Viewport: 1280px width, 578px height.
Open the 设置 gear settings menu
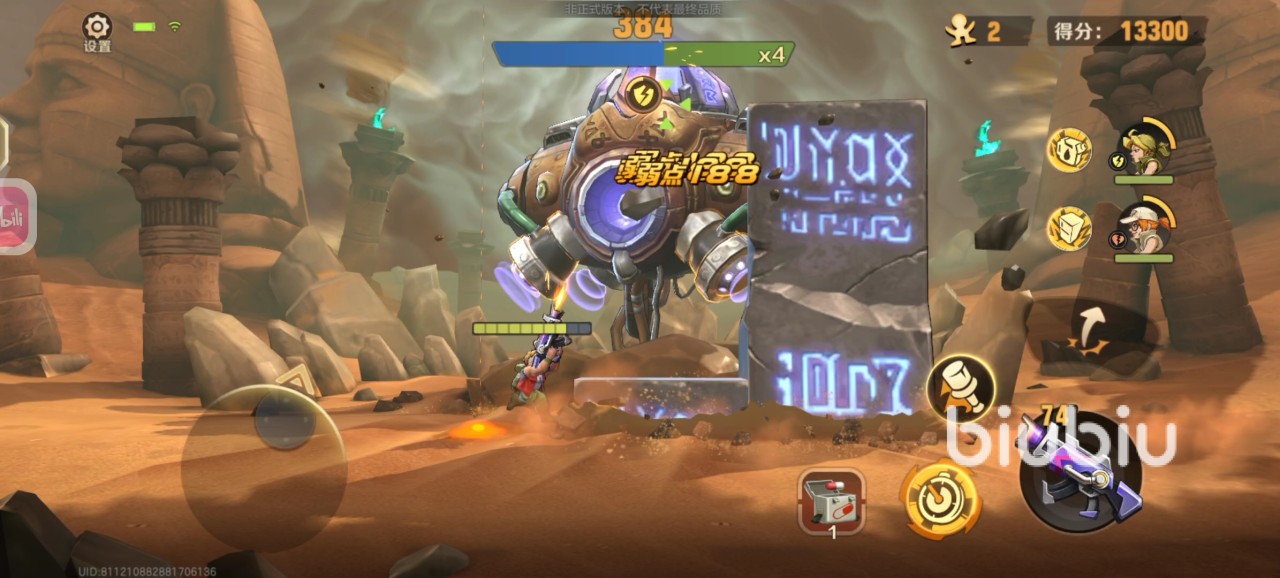(x=97, y=29)
